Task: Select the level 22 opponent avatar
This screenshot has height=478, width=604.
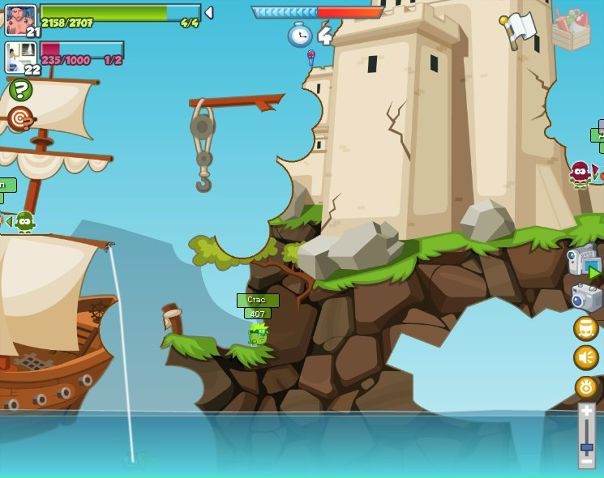Action: [x=20, y=56]
